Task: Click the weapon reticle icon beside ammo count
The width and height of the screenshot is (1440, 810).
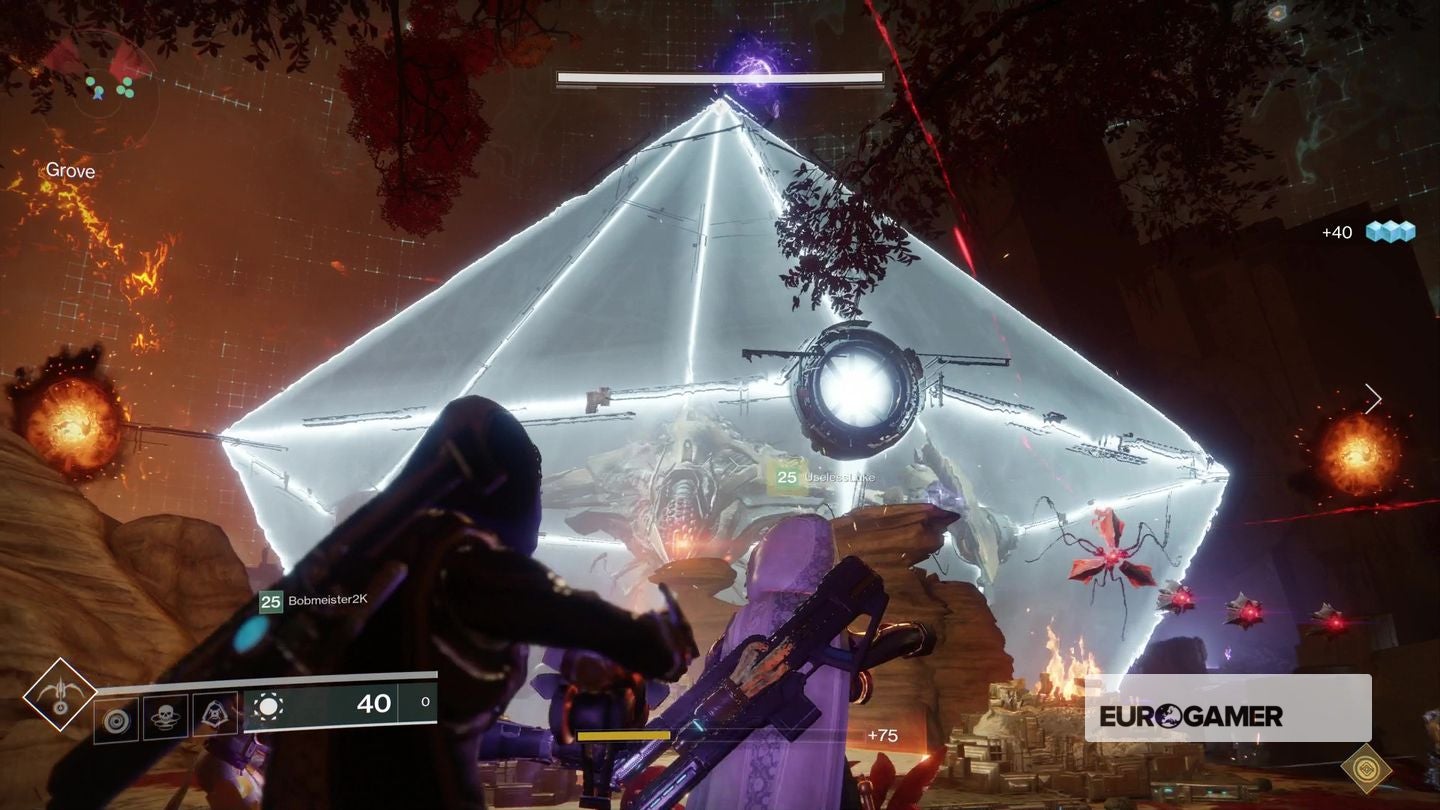Action: [270, 705]
